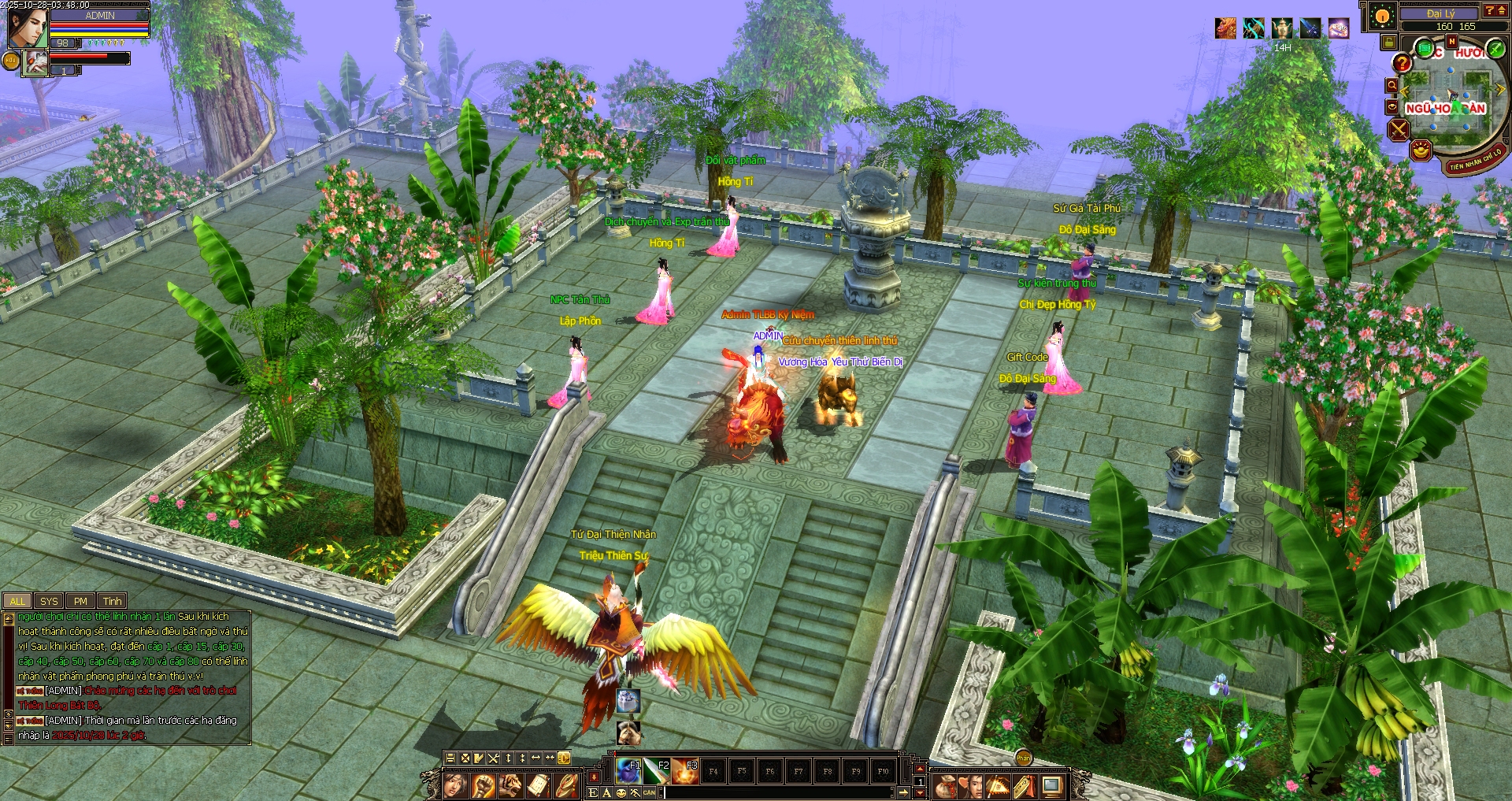
Task: Open the computer monitor system menu
Action: coord(1051,785)
